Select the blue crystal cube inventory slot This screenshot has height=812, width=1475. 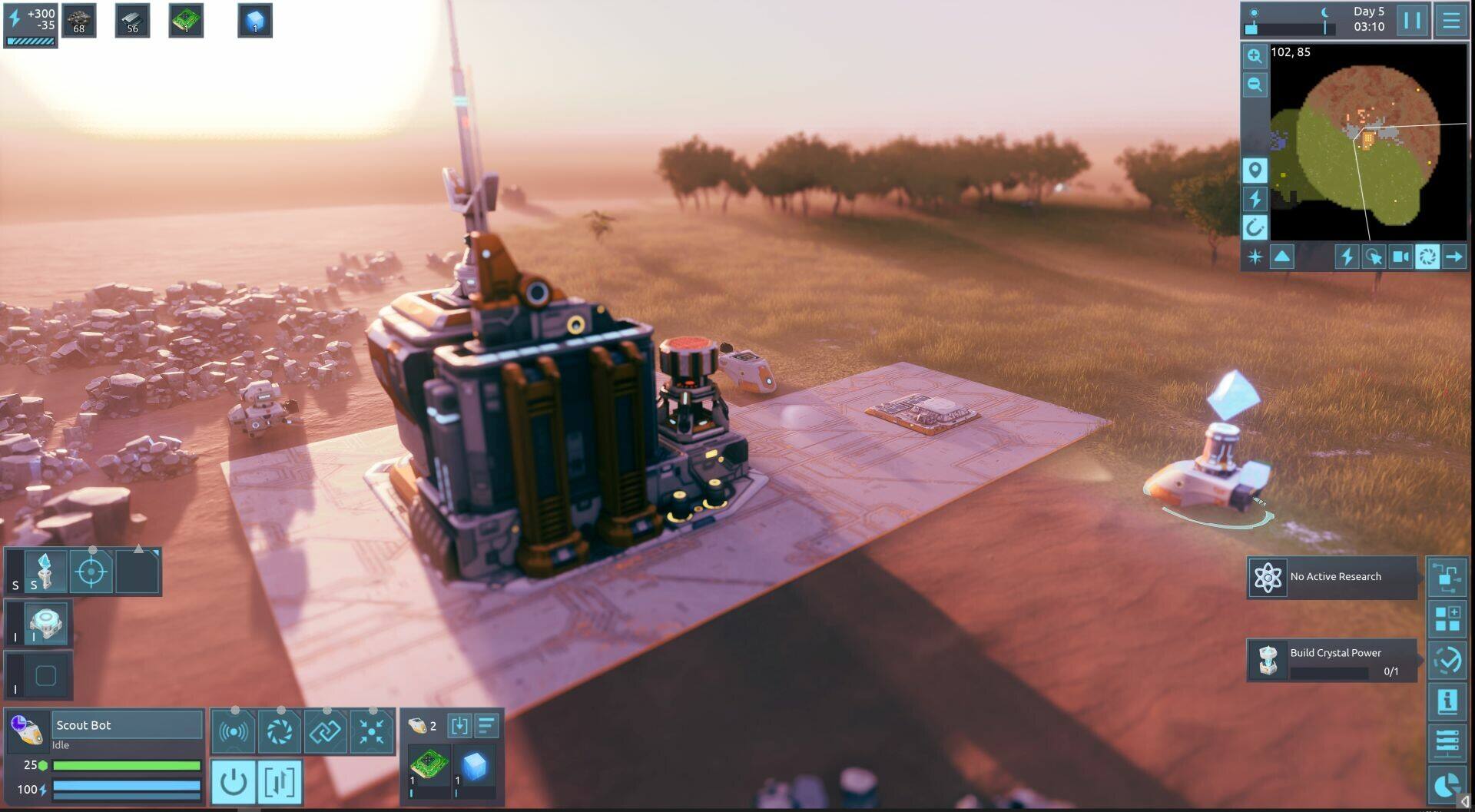pyautogui.click(x=474, y=766)
